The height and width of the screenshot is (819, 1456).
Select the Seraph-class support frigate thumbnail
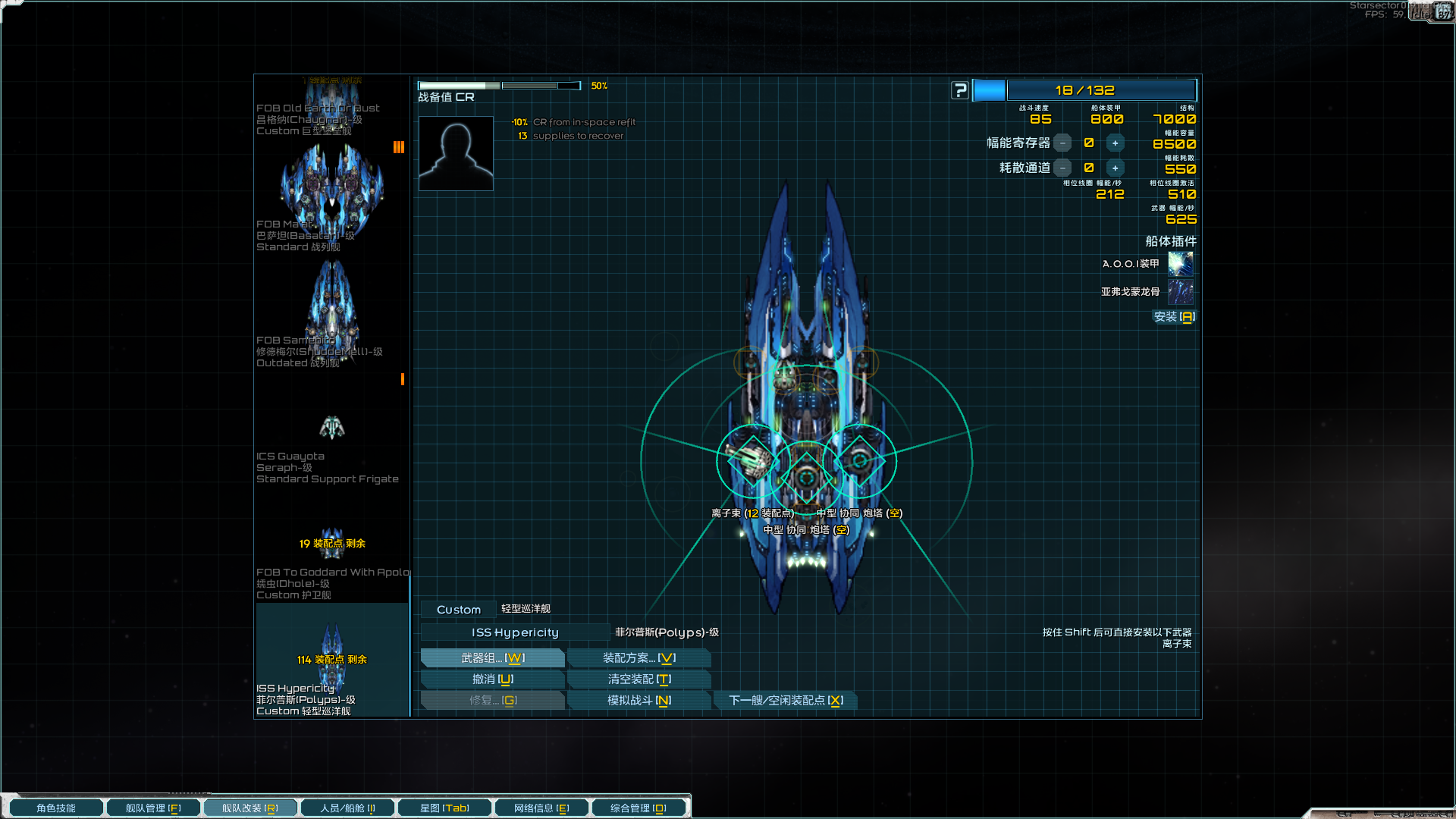(331, 425)
